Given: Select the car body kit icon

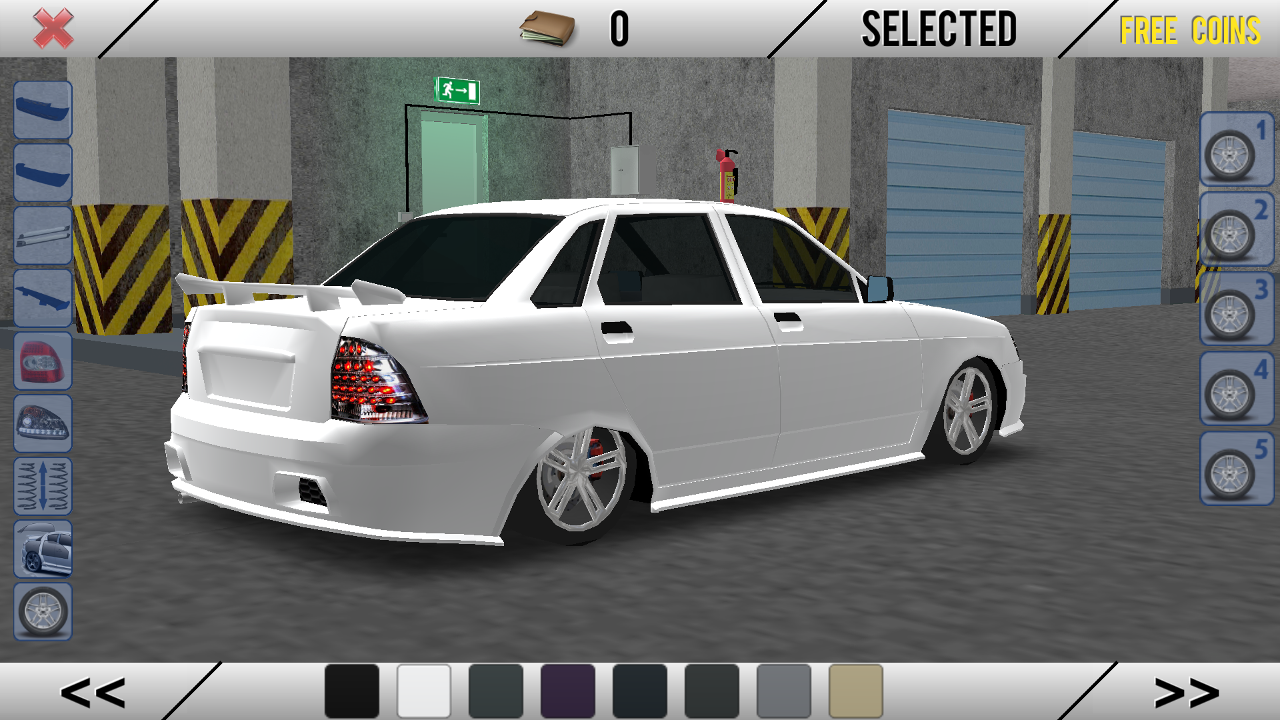Looking at the screenshot, I should (42, 547).
